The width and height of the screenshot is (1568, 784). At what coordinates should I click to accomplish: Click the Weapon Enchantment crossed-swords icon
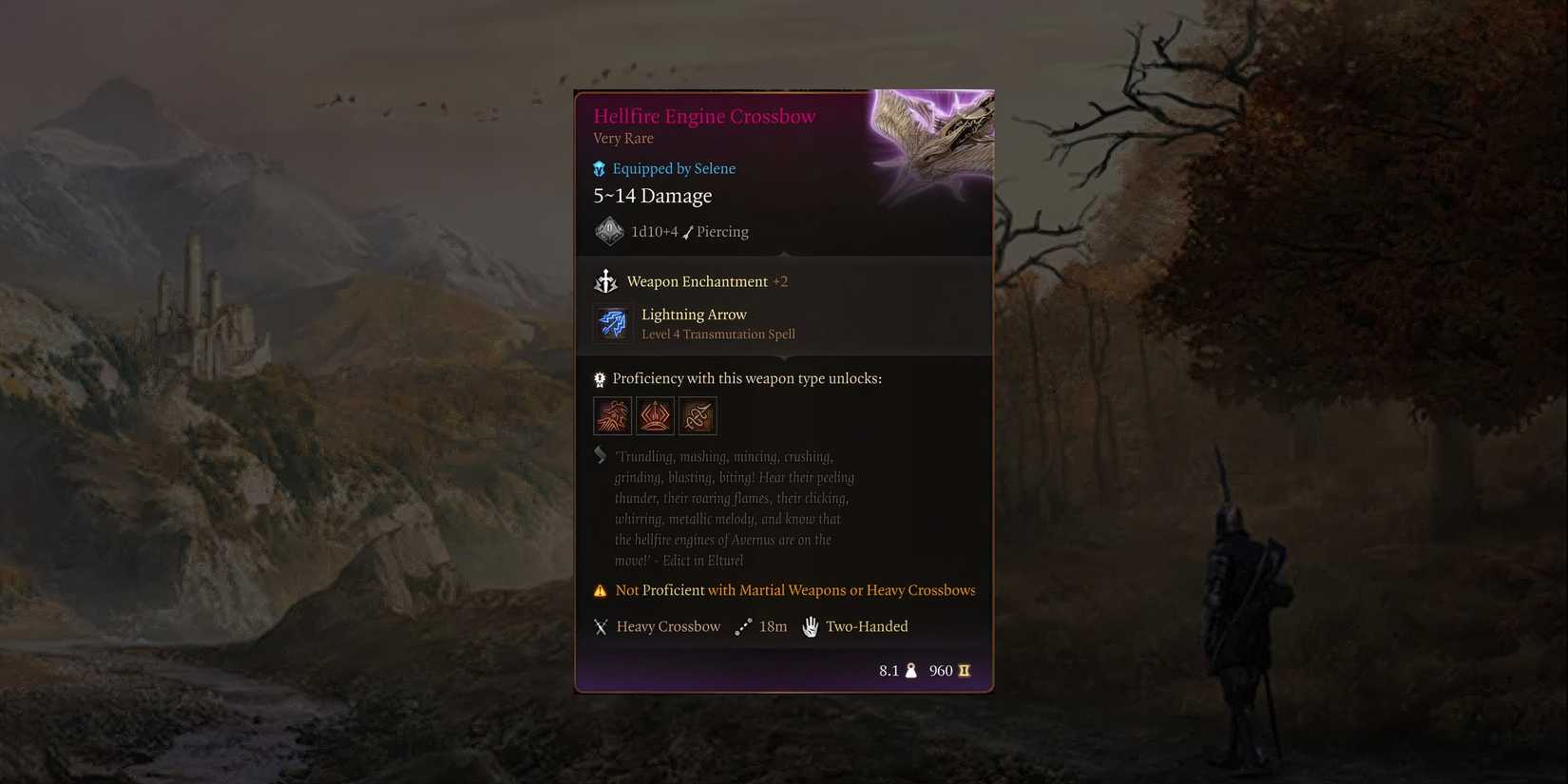click(606, 281)
